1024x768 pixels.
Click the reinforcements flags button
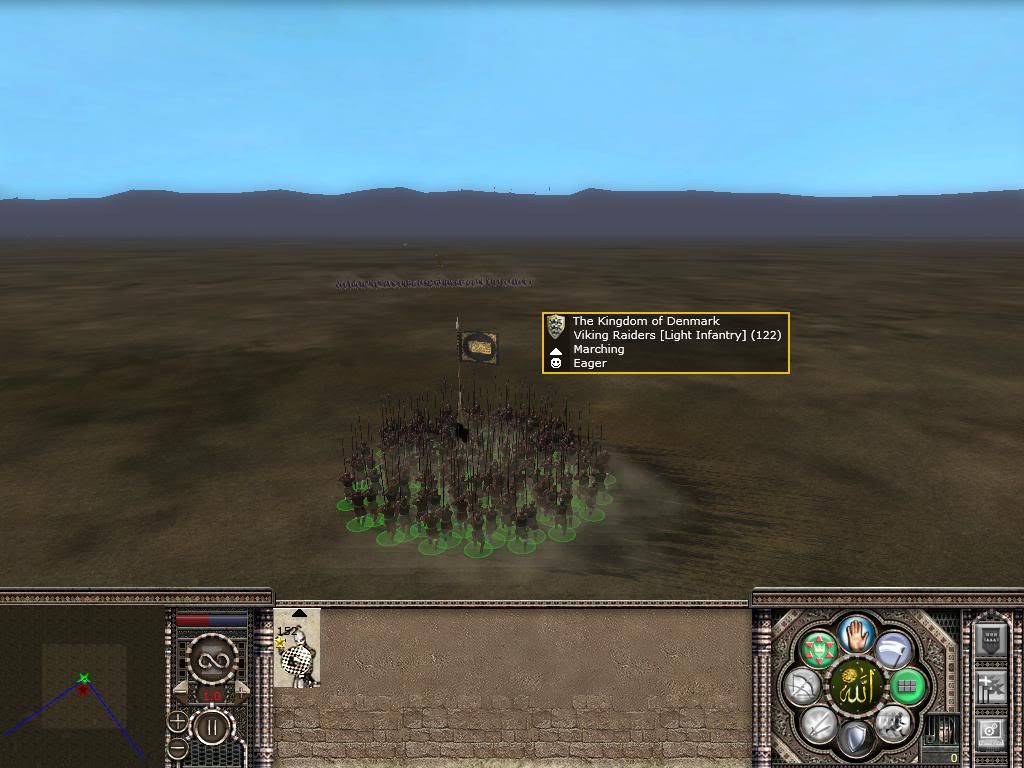[x=989, y=687]
